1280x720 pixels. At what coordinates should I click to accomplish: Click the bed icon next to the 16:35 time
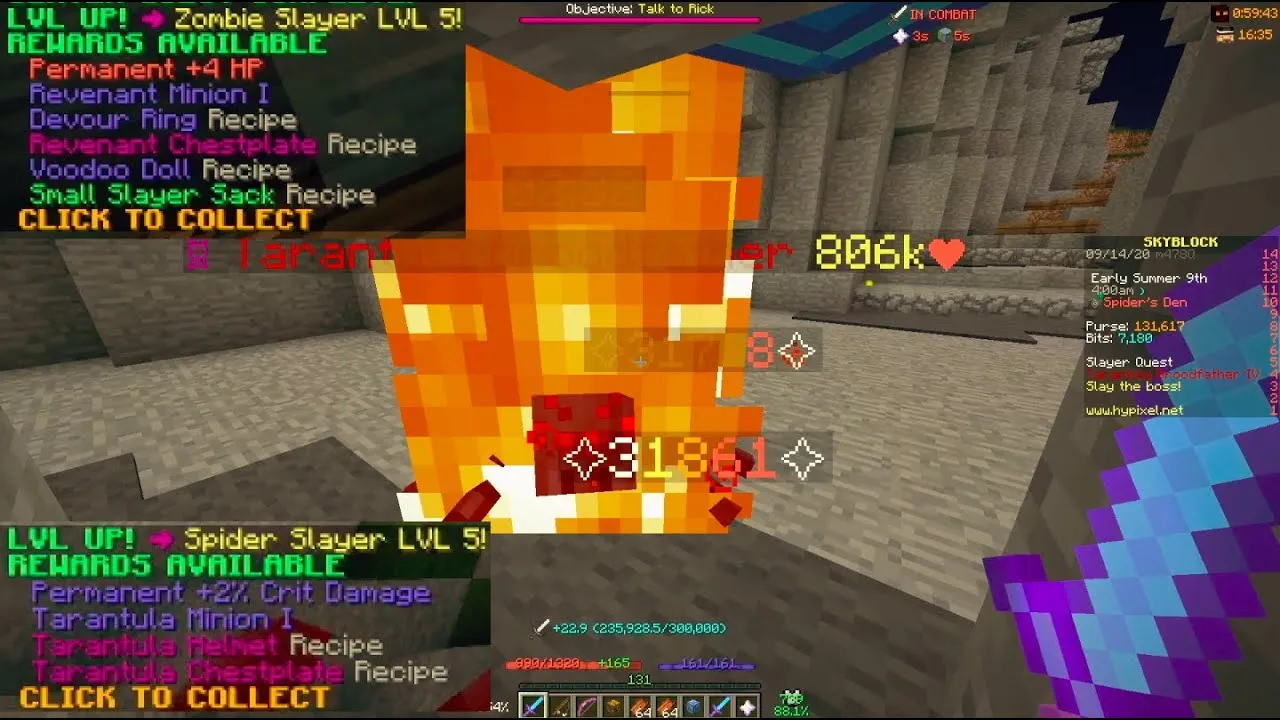click(x=1228, y=32)
